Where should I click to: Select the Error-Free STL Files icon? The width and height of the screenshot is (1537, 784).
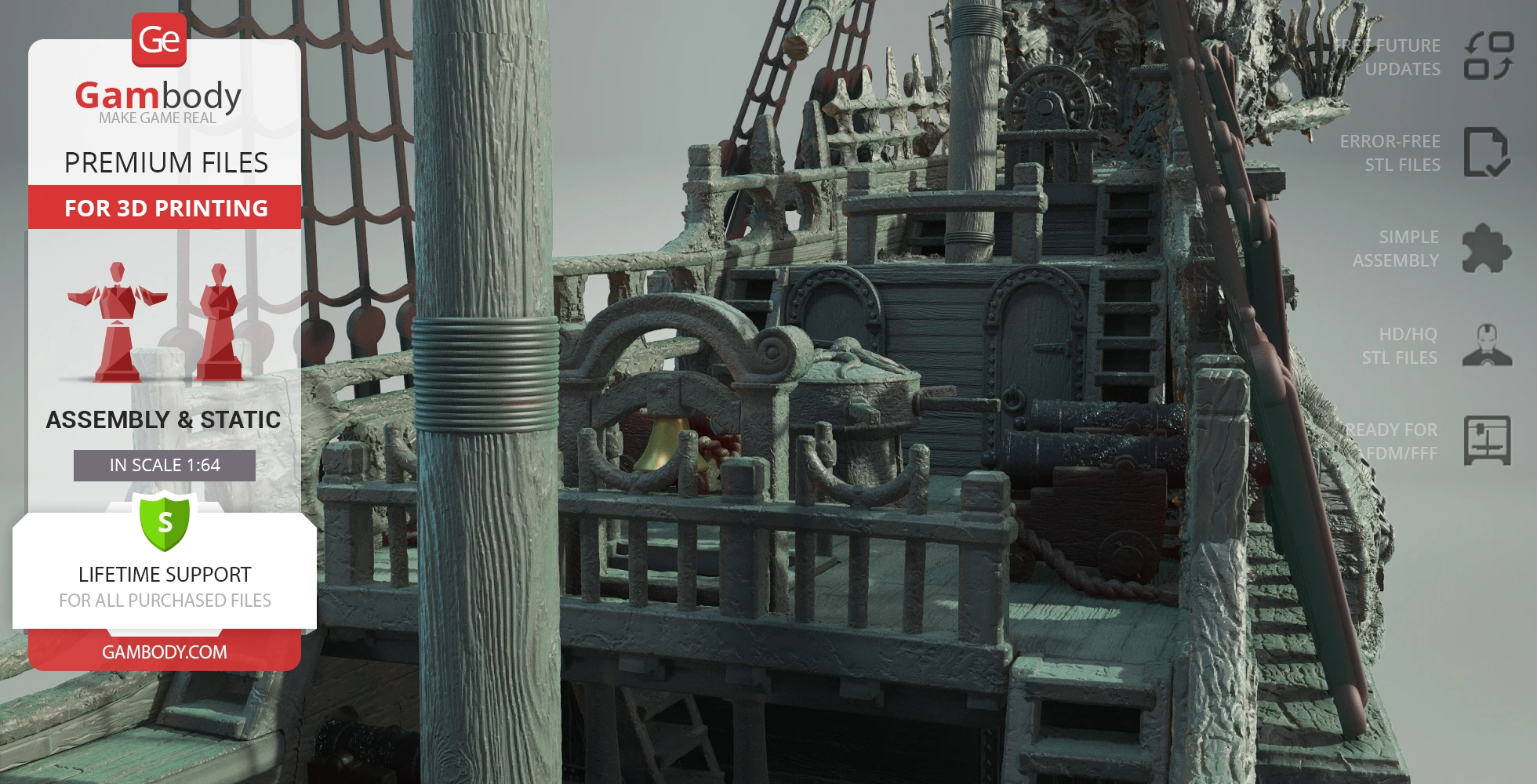[x=1486, y=152]
